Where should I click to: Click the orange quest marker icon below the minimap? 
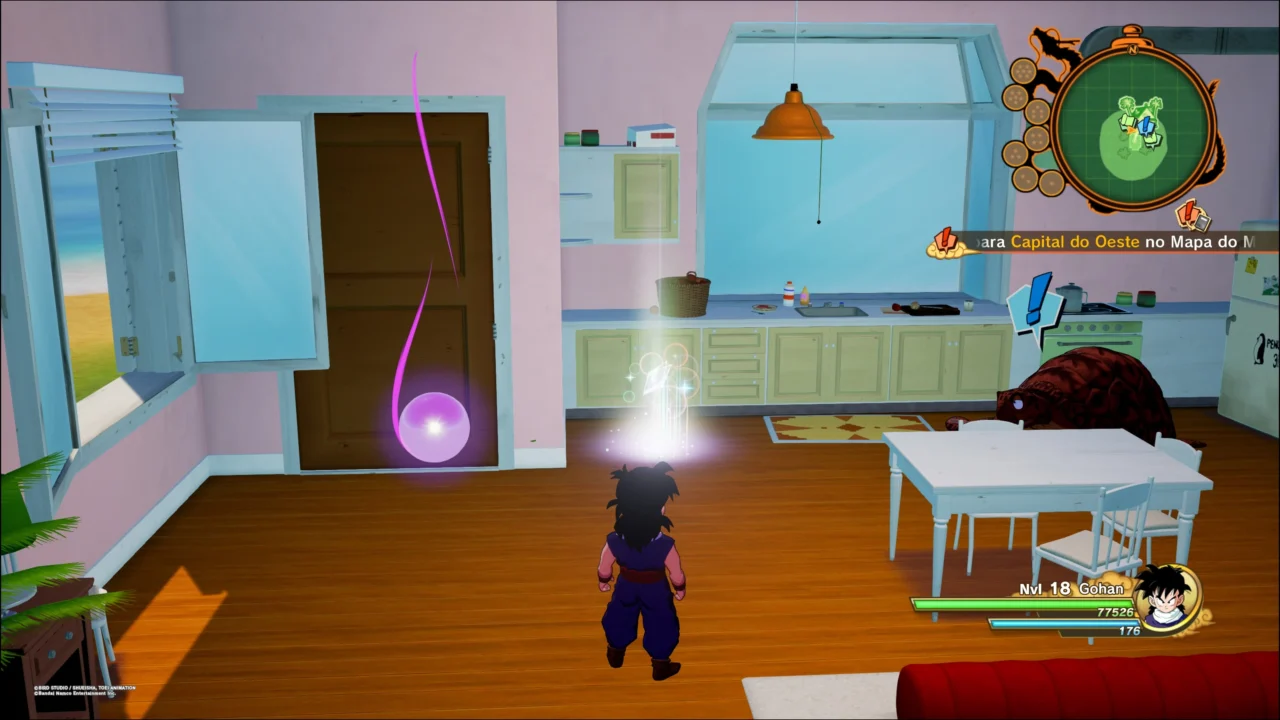[1188, 213]
